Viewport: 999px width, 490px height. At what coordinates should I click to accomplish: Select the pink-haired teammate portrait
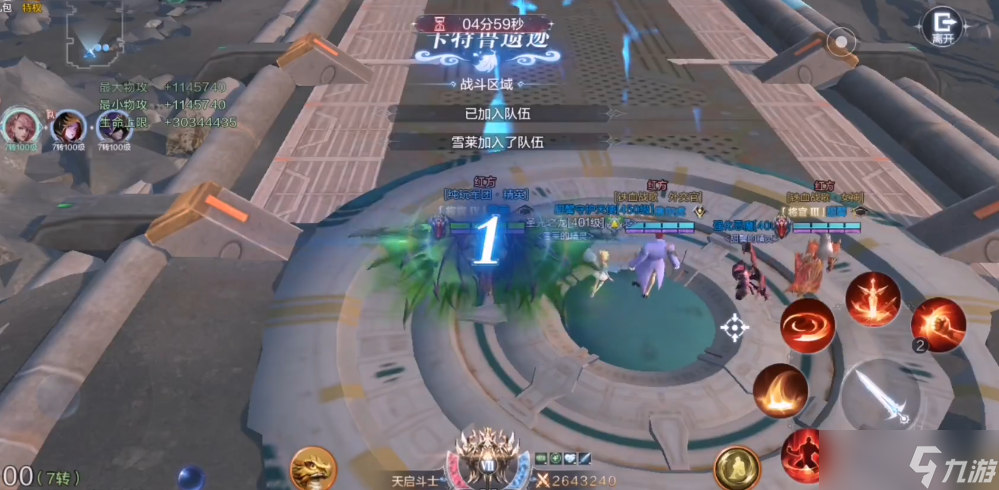[x=19, y=127]
